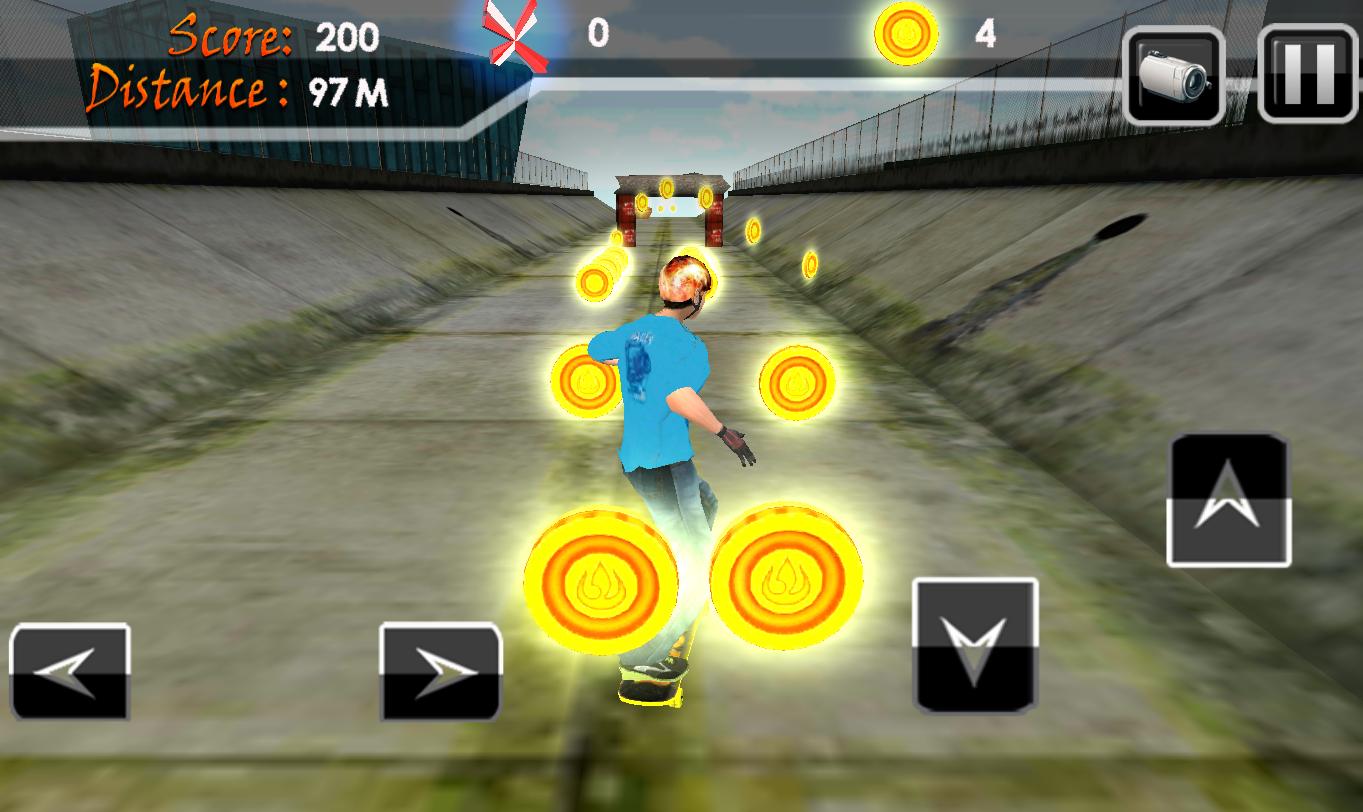Viewport: 1363px width, 812px height.
Task: Click the distant archway checkpoint
Action: coord(672,210)
